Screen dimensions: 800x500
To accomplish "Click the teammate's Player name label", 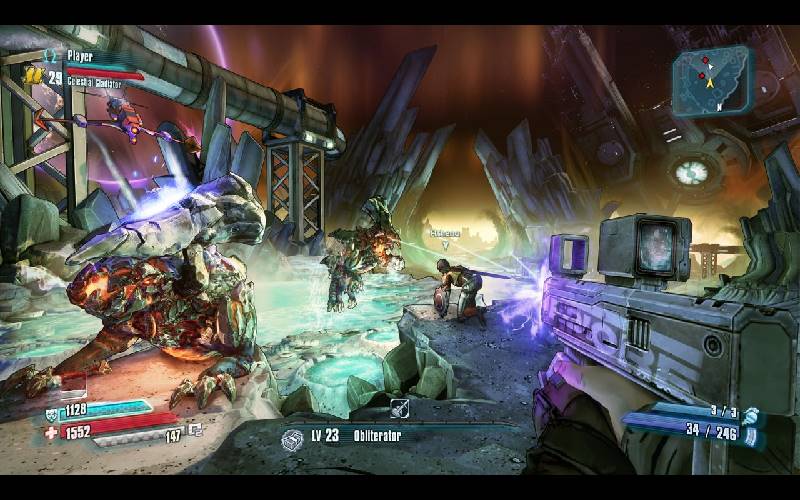I will 80,57.
